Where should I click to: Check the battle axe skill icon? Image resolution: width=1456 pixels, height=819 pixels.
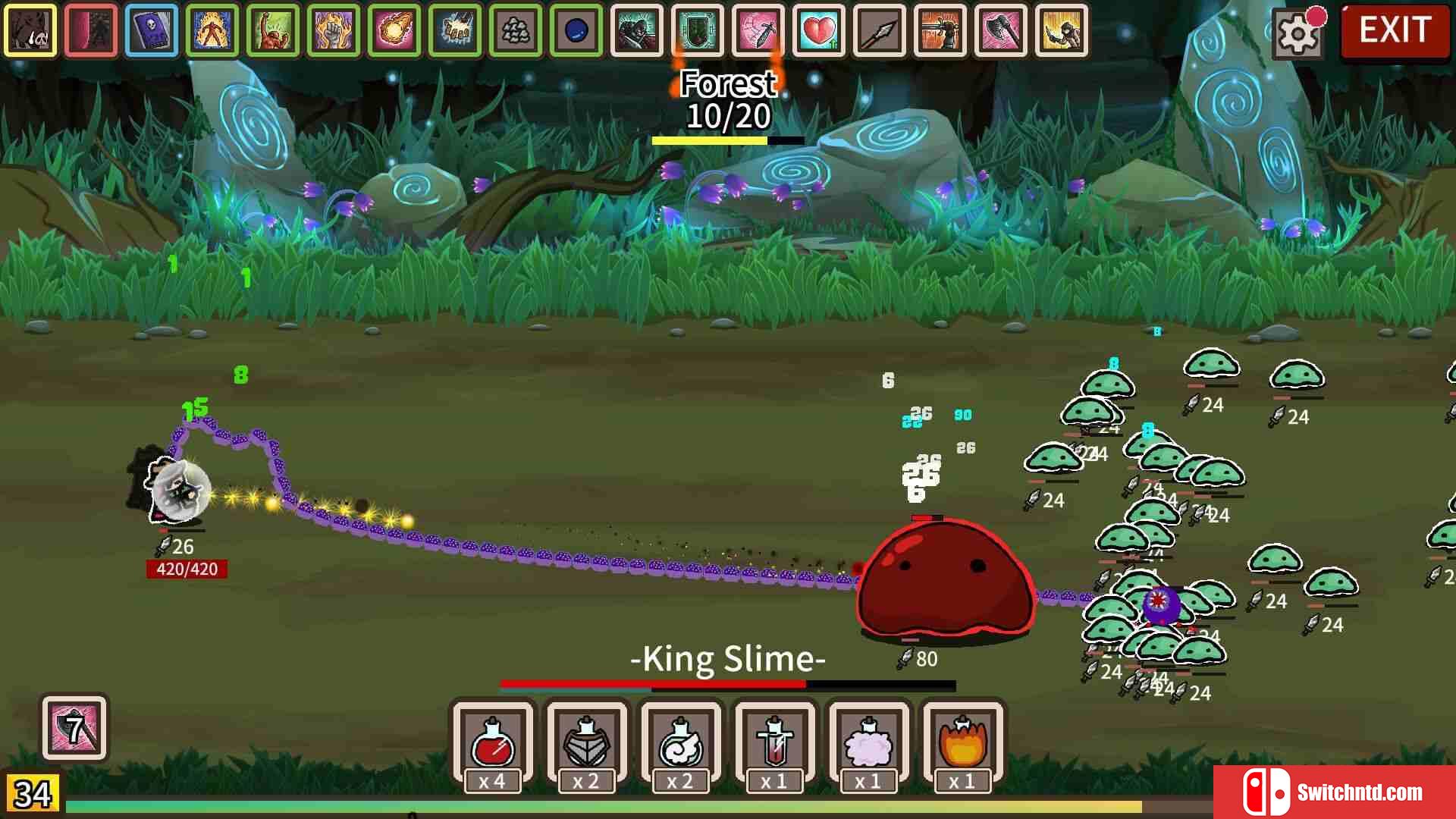(1001, 31)
